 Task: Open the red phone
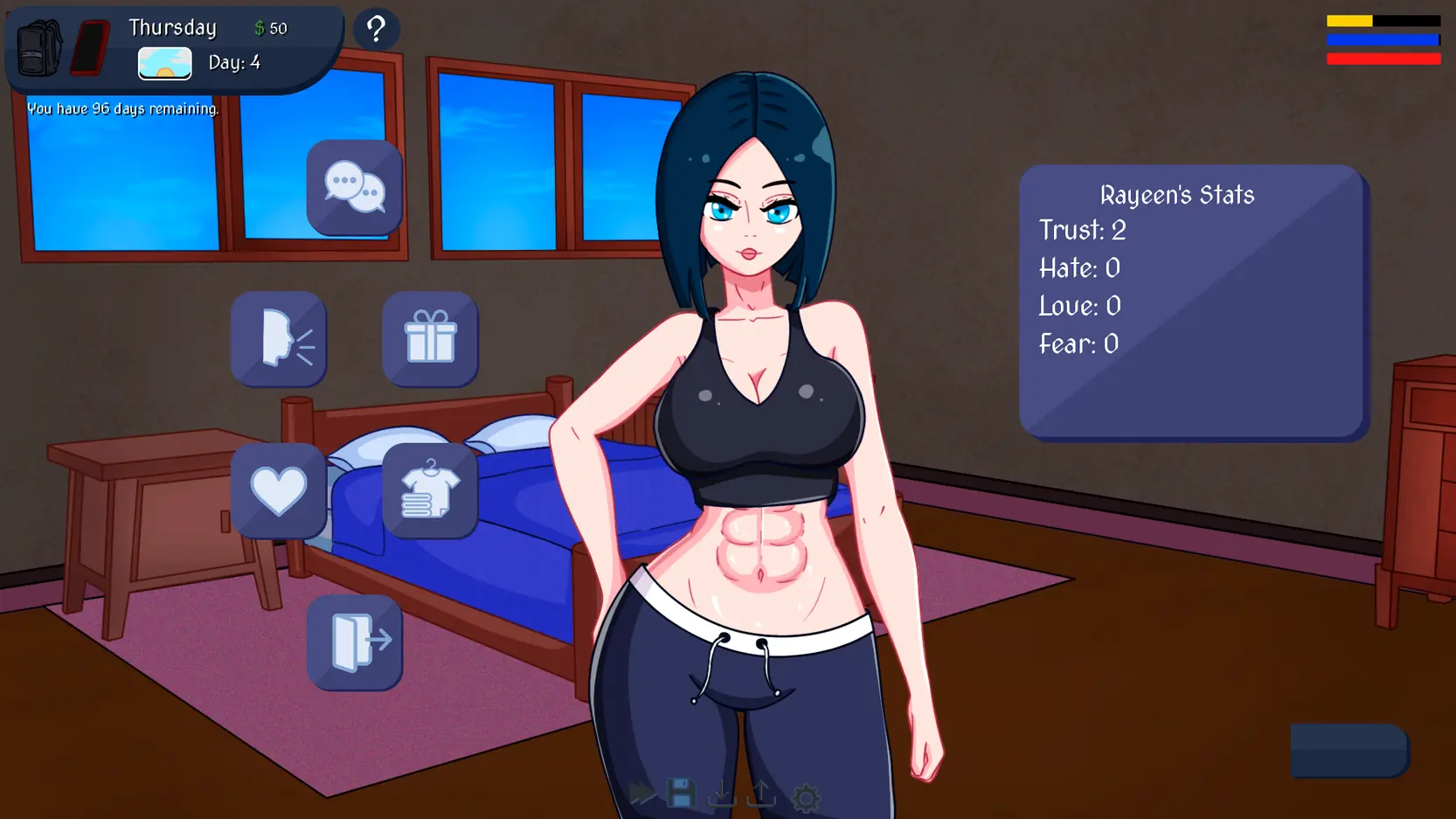pos(90,47)
